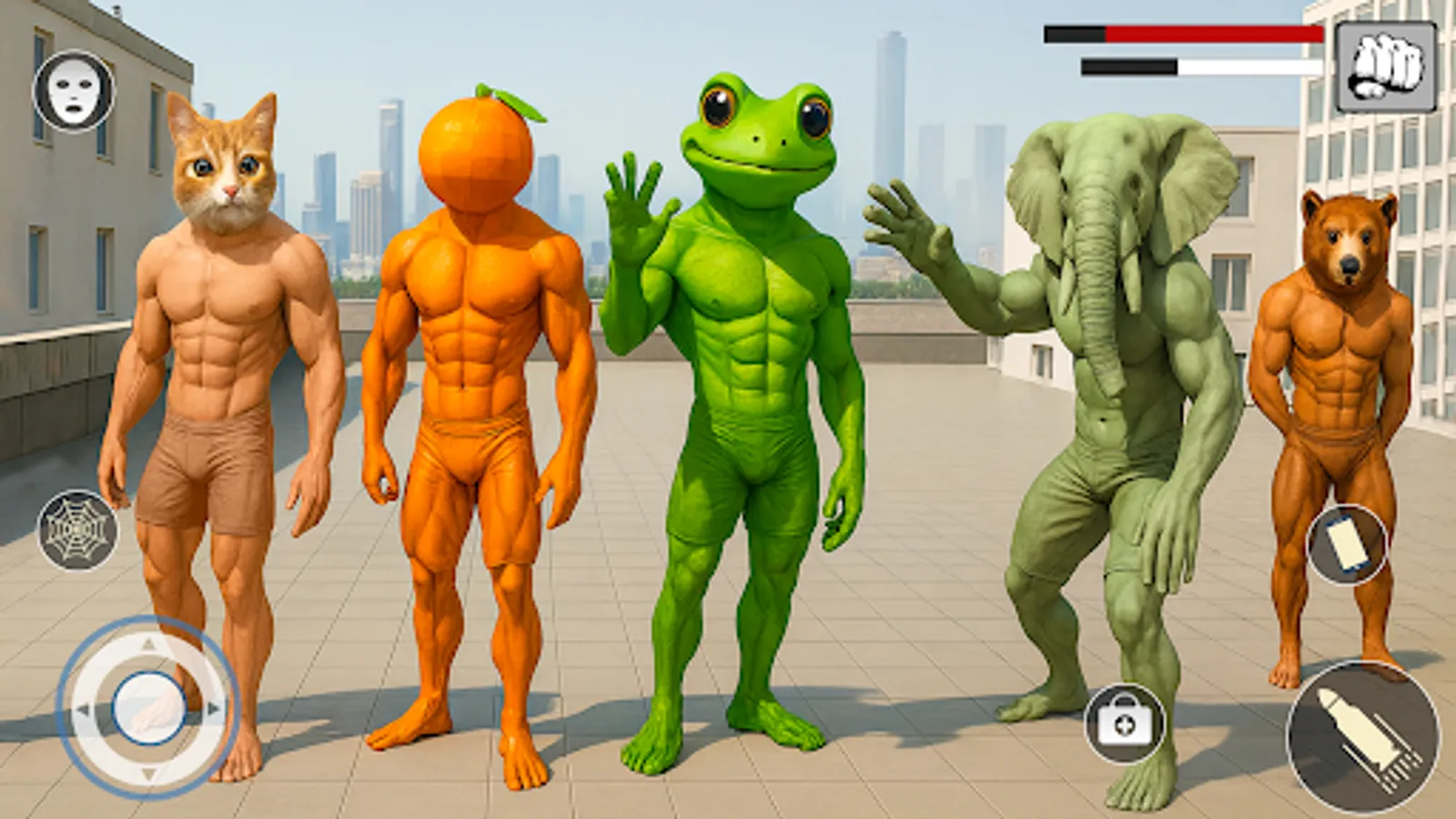The image size is (1456, 819).
Task: Use the first aid health kit
Action: (1126, 723)
